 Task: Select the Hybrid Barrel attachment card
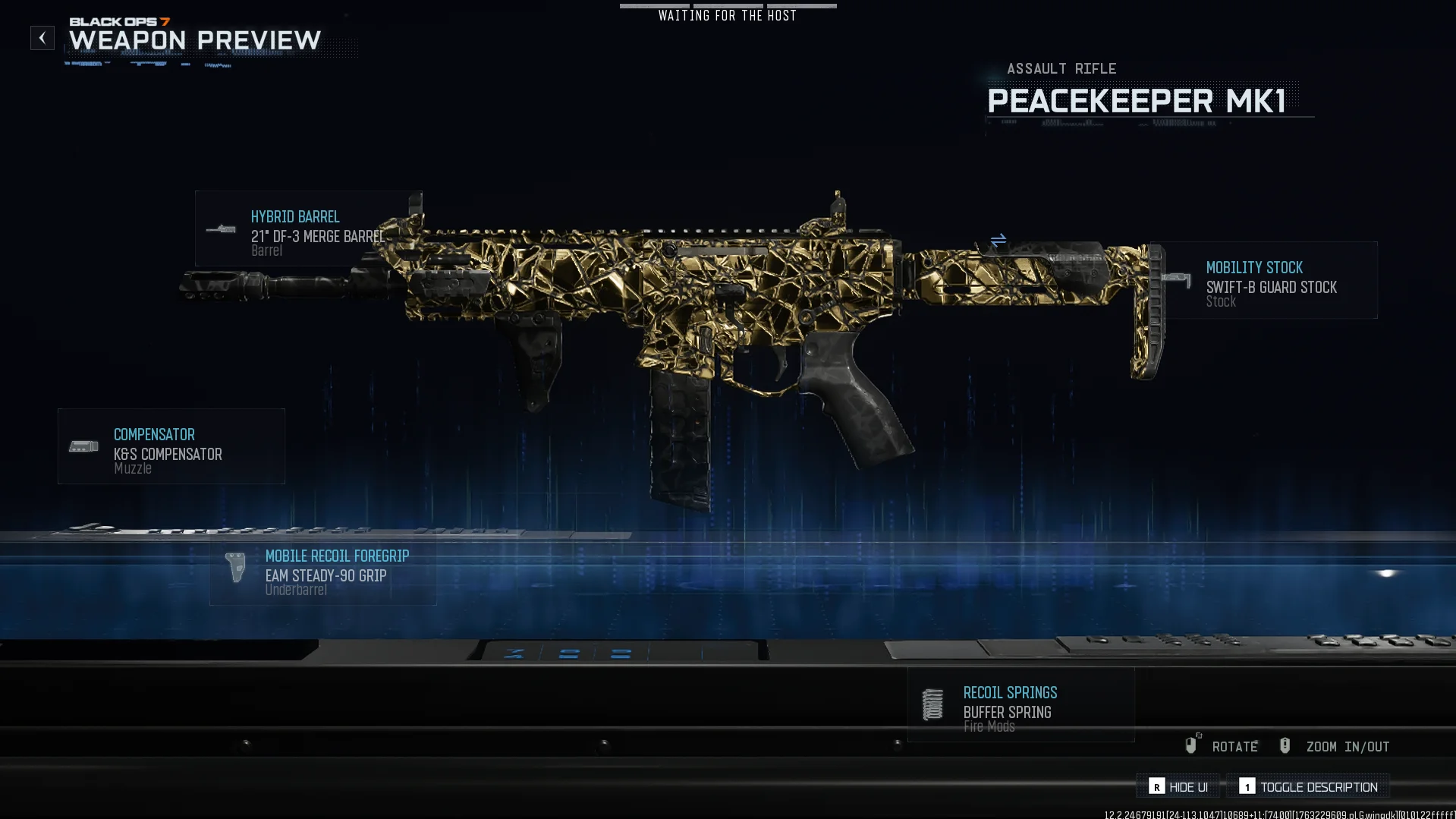tap(307, 228)
